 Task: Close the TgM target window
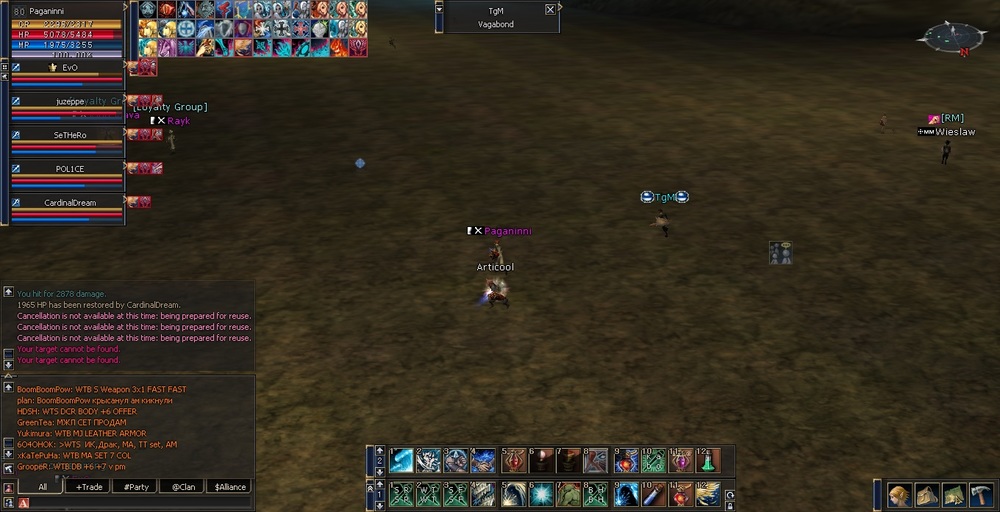[550, 10]
